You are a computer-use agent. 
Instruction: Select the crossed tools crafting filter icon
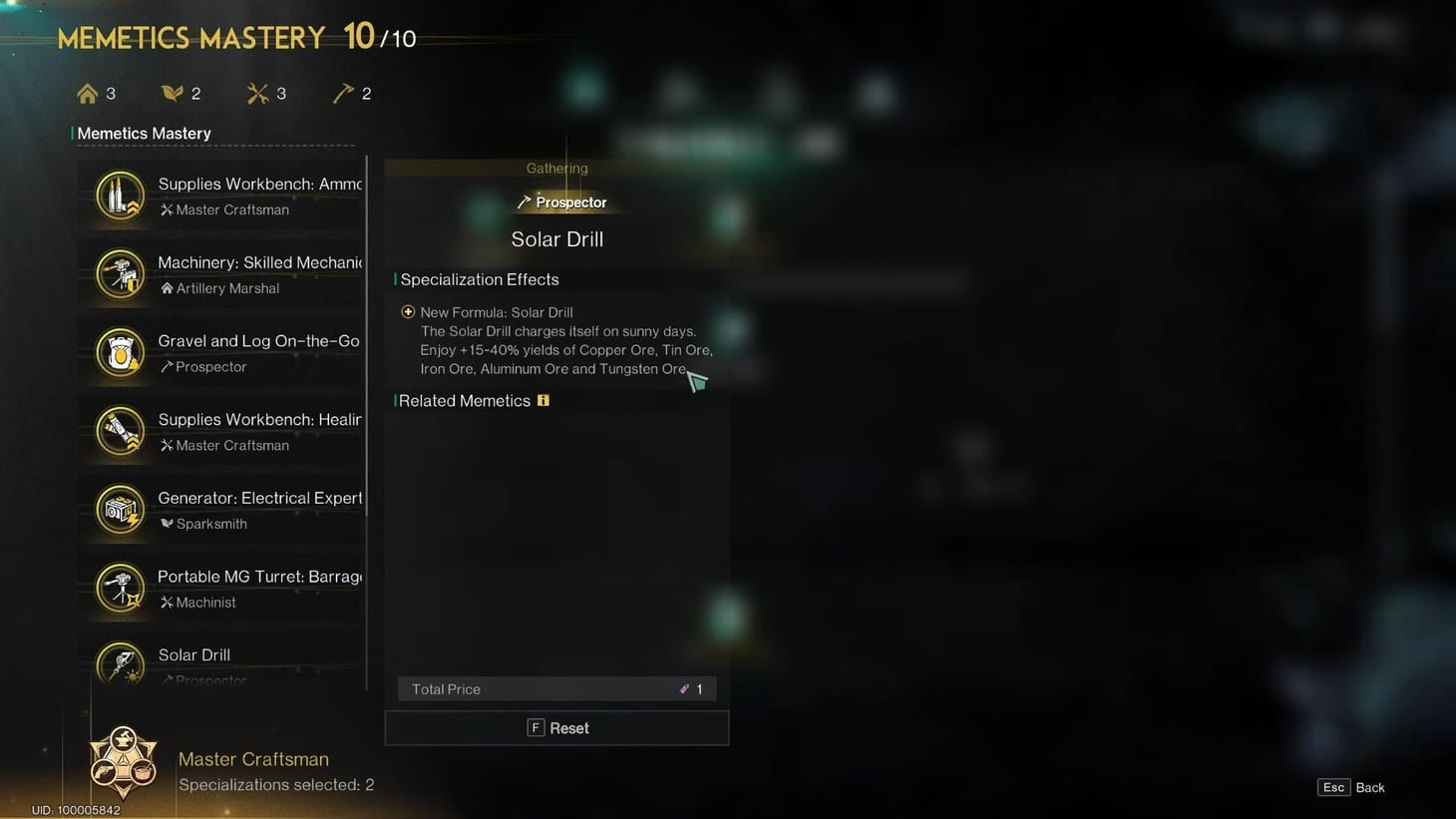(x=257, y=92)
